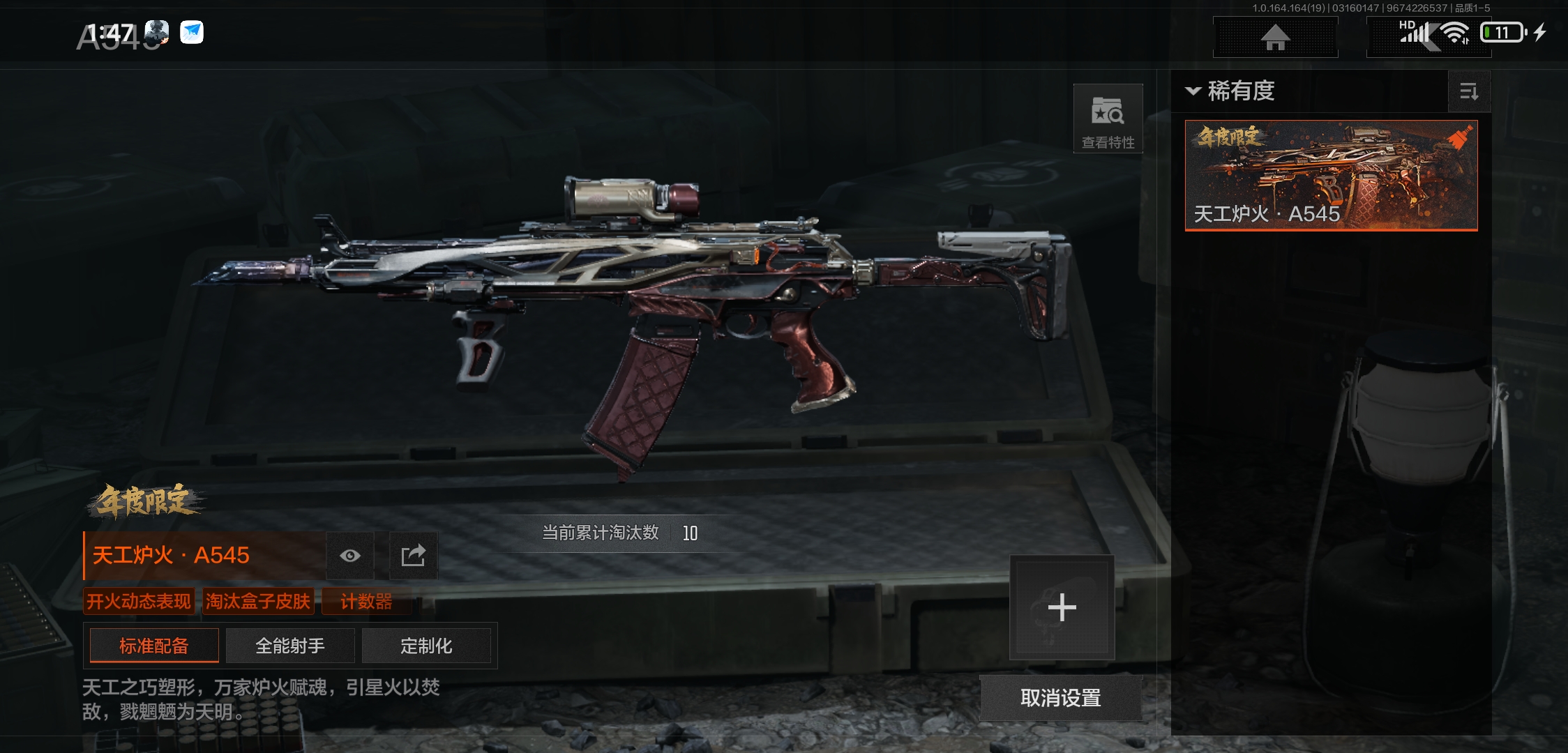Go to the home screen icon

[x=1275, y=38]
